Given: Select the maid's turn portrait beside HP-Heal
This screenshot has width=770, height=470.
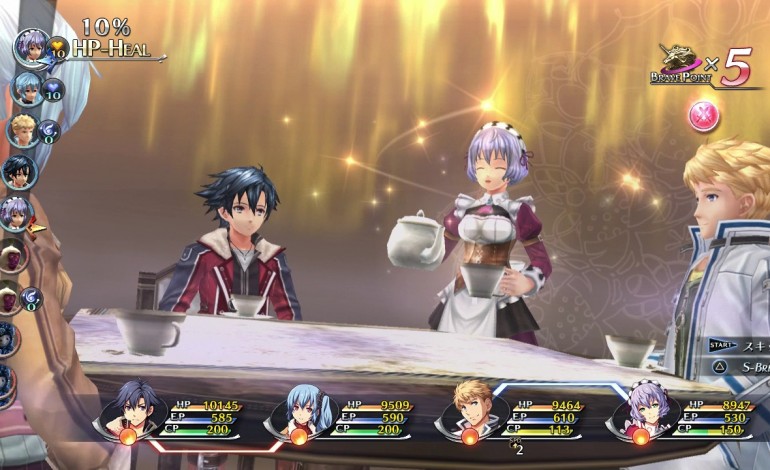Looking at the screenshot, I should coord(31,44).
